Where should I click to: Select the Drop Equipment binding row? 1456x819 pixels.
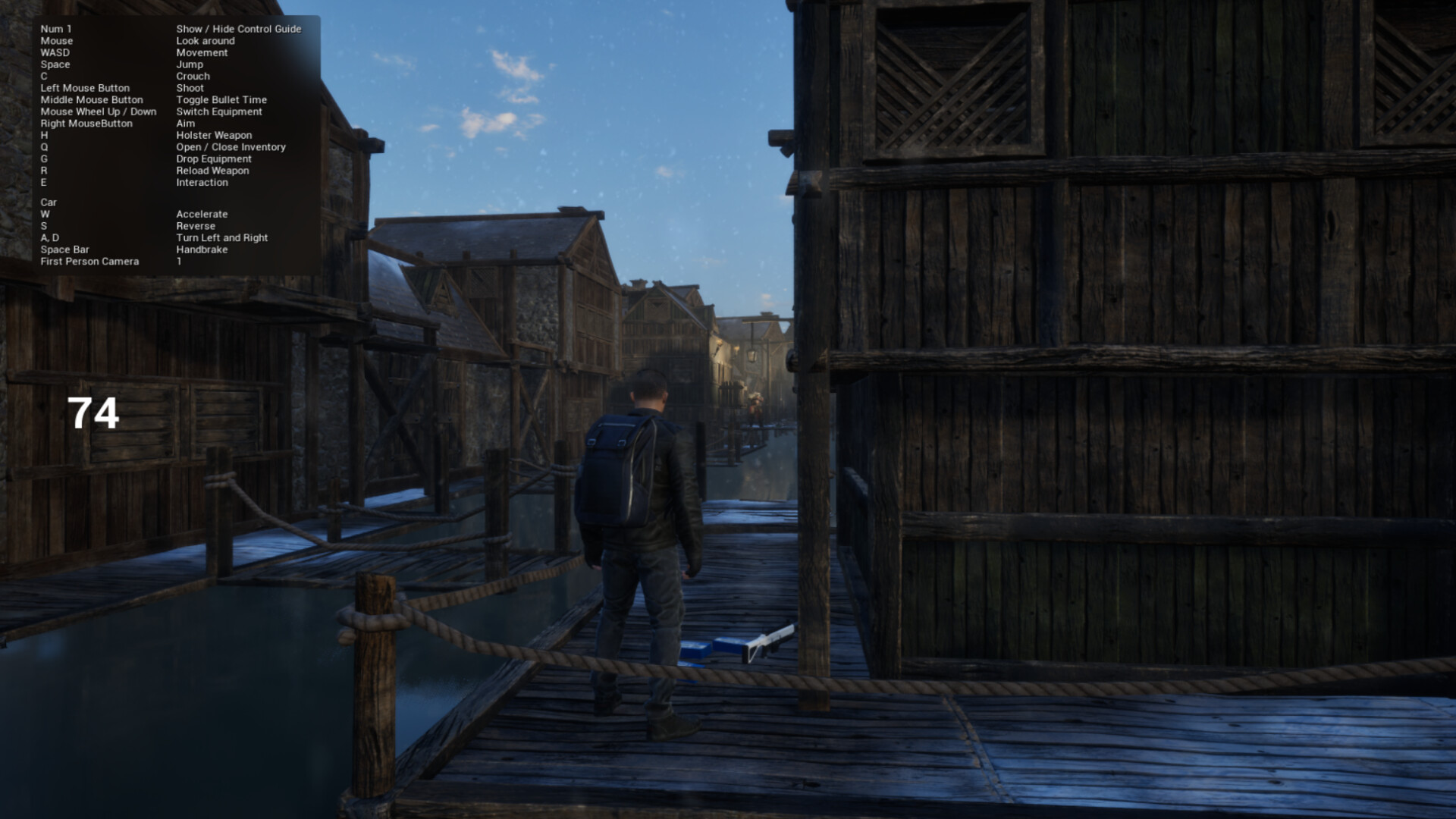tap(213, 158)
